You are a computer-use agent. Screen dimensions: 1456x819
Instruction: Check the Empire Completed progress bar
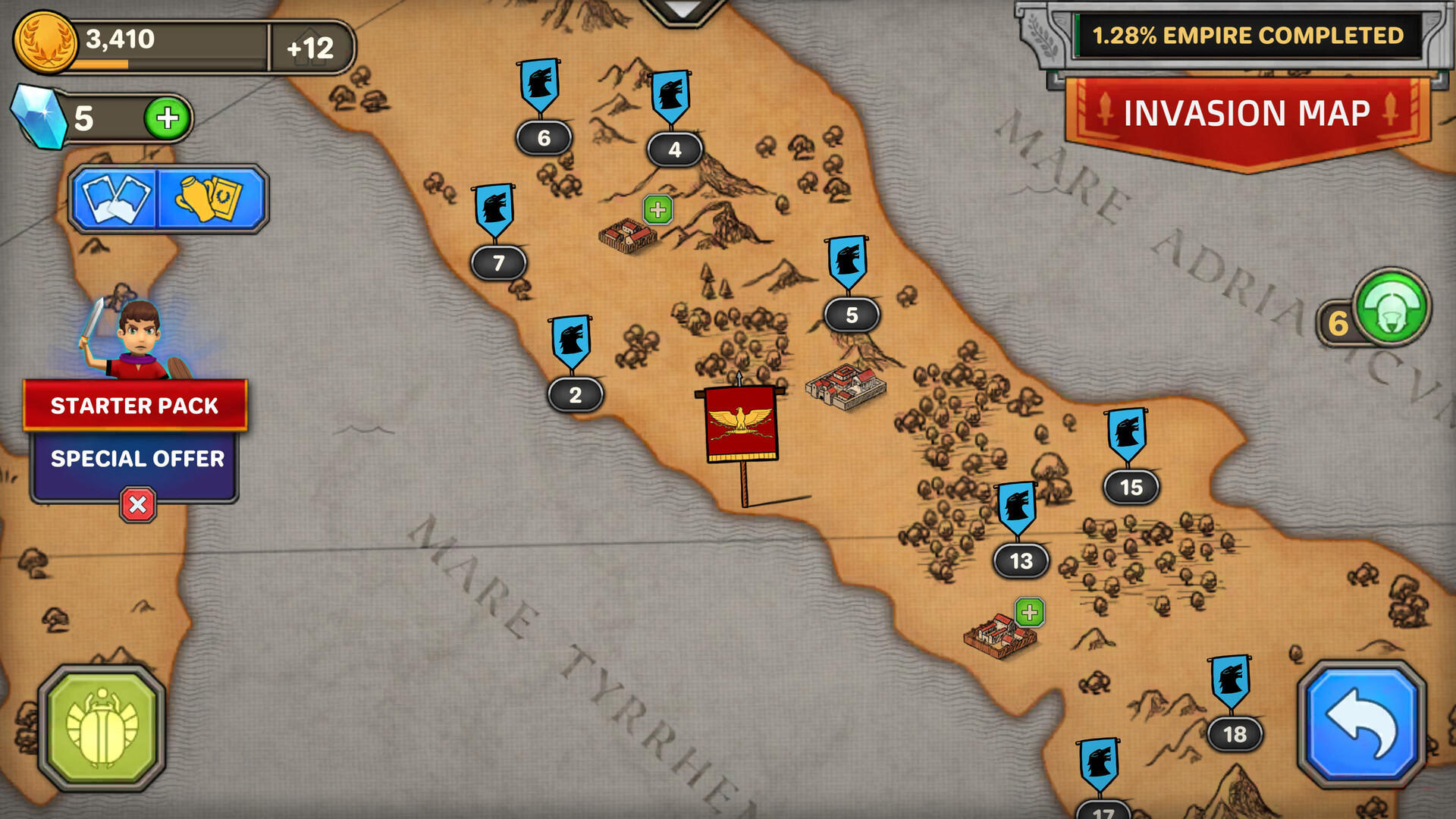pos(1248,35)
